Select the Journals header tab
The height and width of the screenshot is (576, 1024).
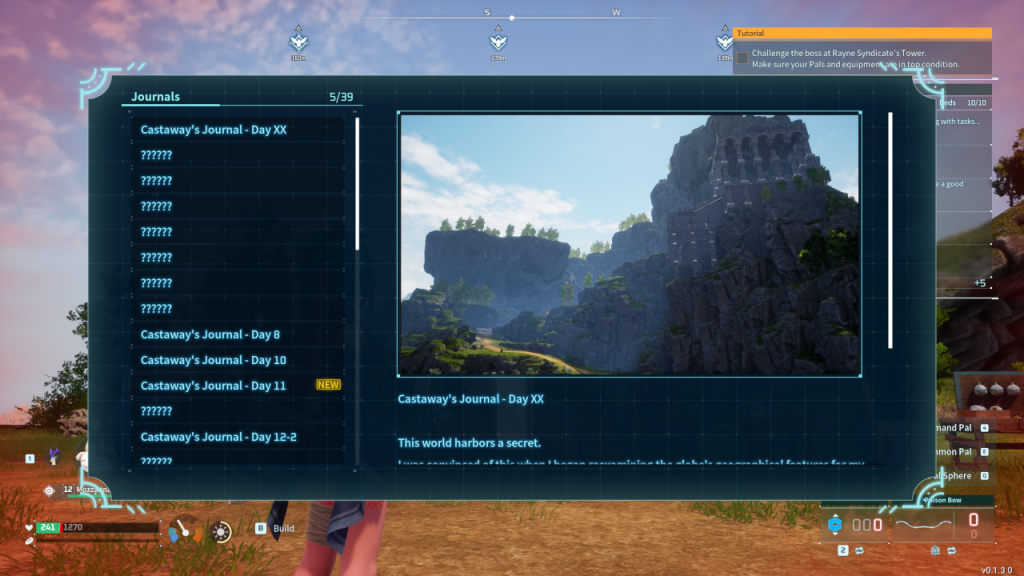pos(156,97)
